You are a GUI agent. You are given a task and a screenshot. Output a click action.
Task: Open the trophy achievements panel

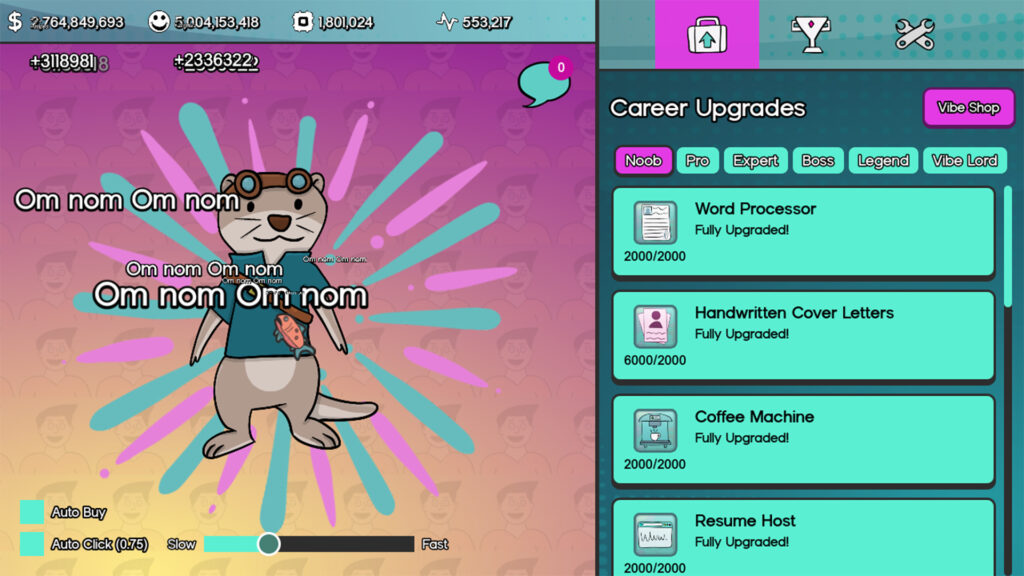[x=810, y=35]
